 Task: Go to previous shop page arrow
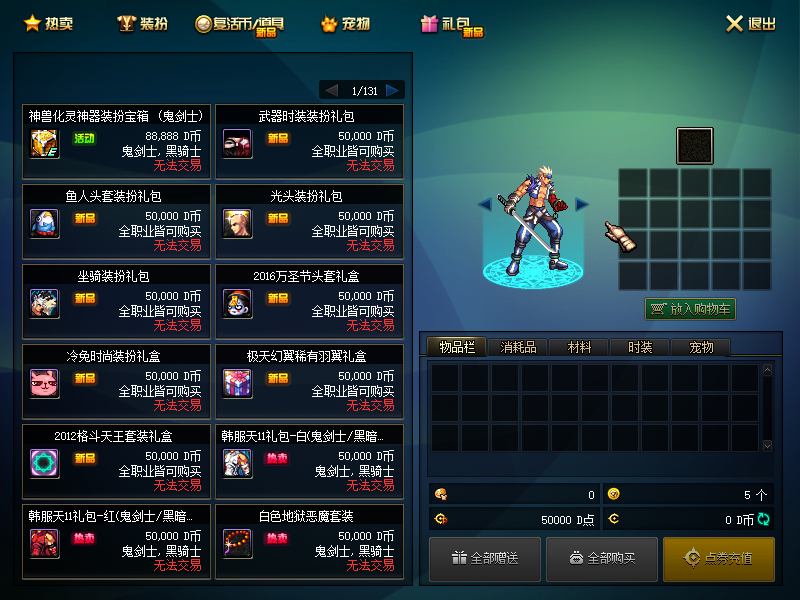331,90
